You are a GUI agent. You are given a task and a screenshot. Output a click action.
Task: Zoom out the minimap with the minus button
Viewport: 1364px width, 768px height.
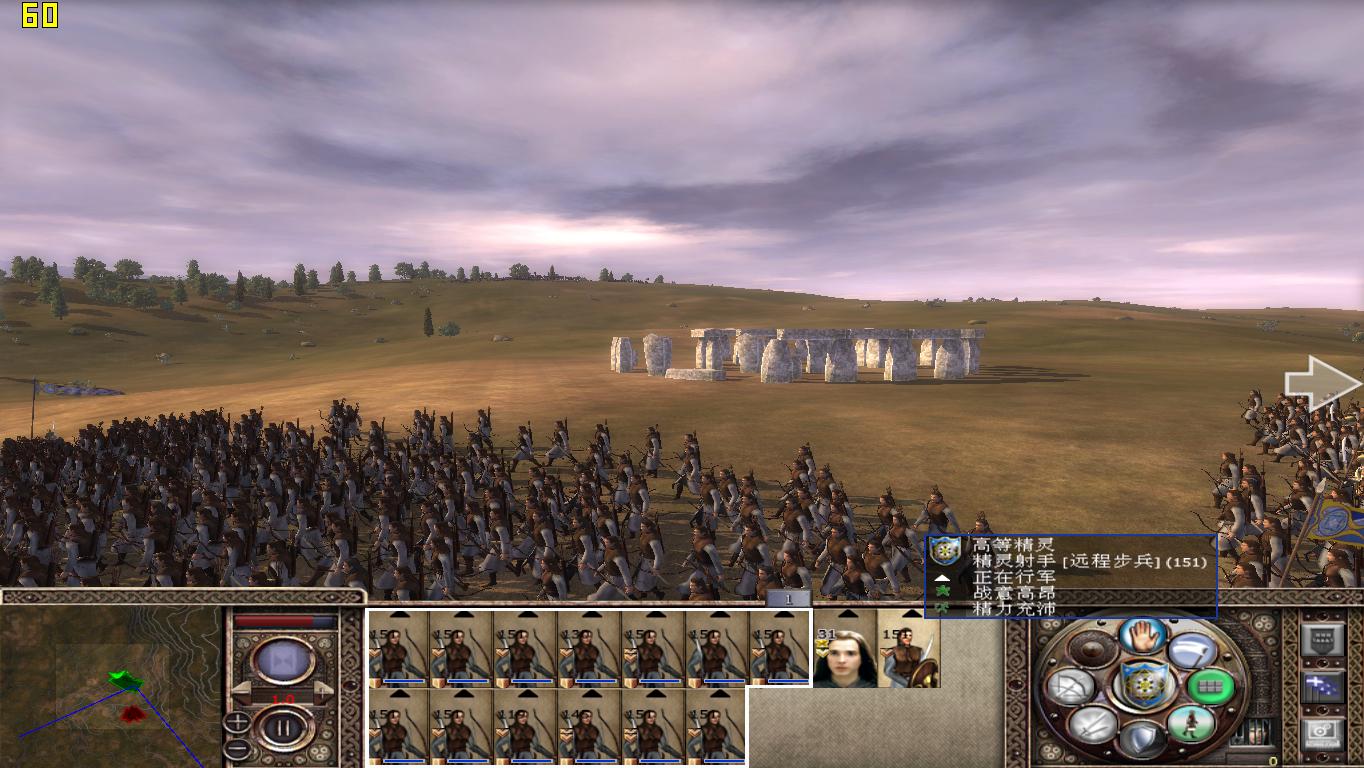click(236, 746)
